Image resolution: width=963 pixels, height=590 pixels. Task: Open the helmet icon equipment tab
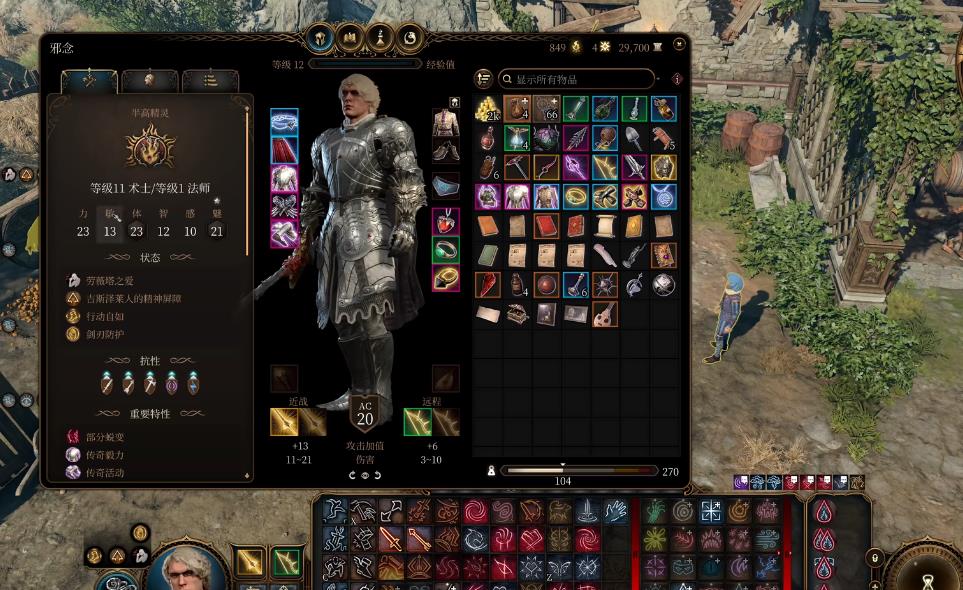pyautogui.click(x=320, y=38)
